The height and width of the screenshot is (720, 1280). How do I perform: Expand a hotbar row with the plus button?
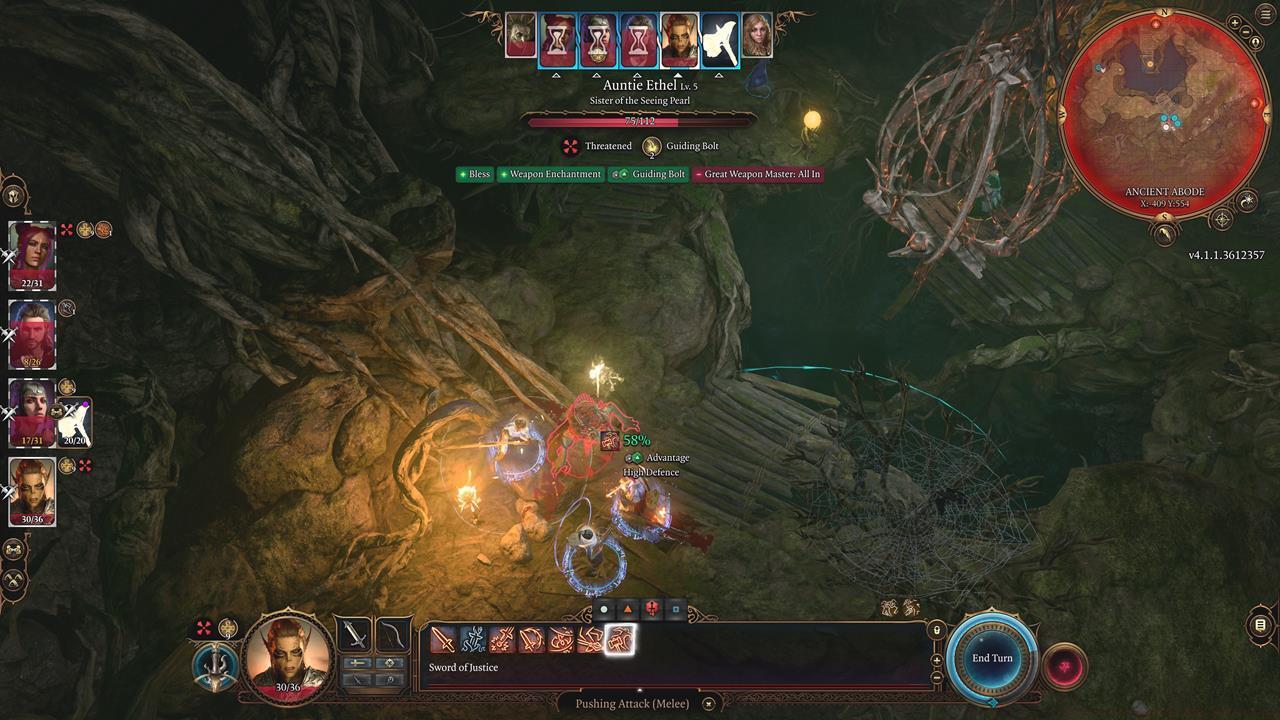coord(937,660)
